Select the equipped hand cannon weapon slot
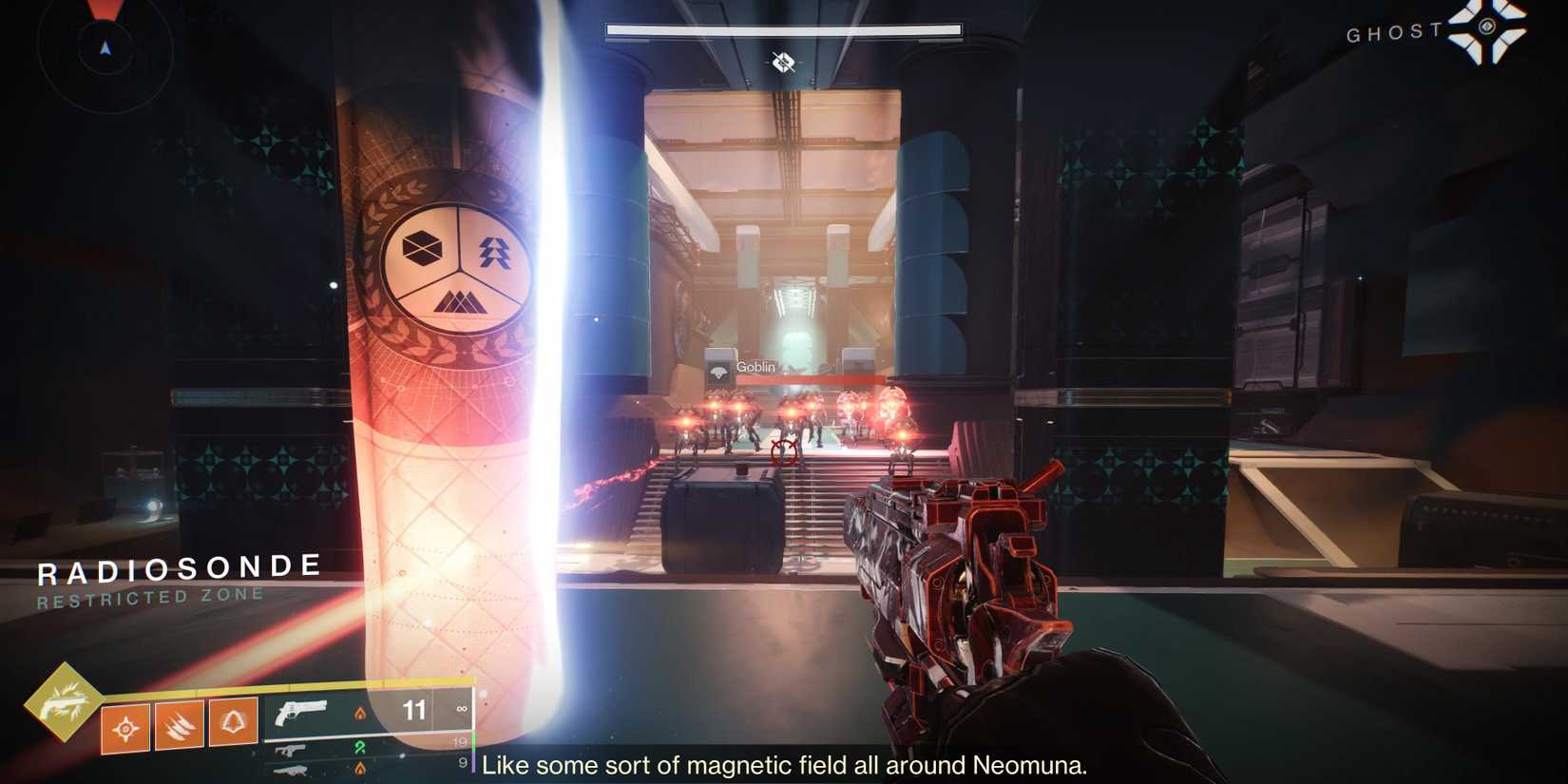 click(300, 712)
